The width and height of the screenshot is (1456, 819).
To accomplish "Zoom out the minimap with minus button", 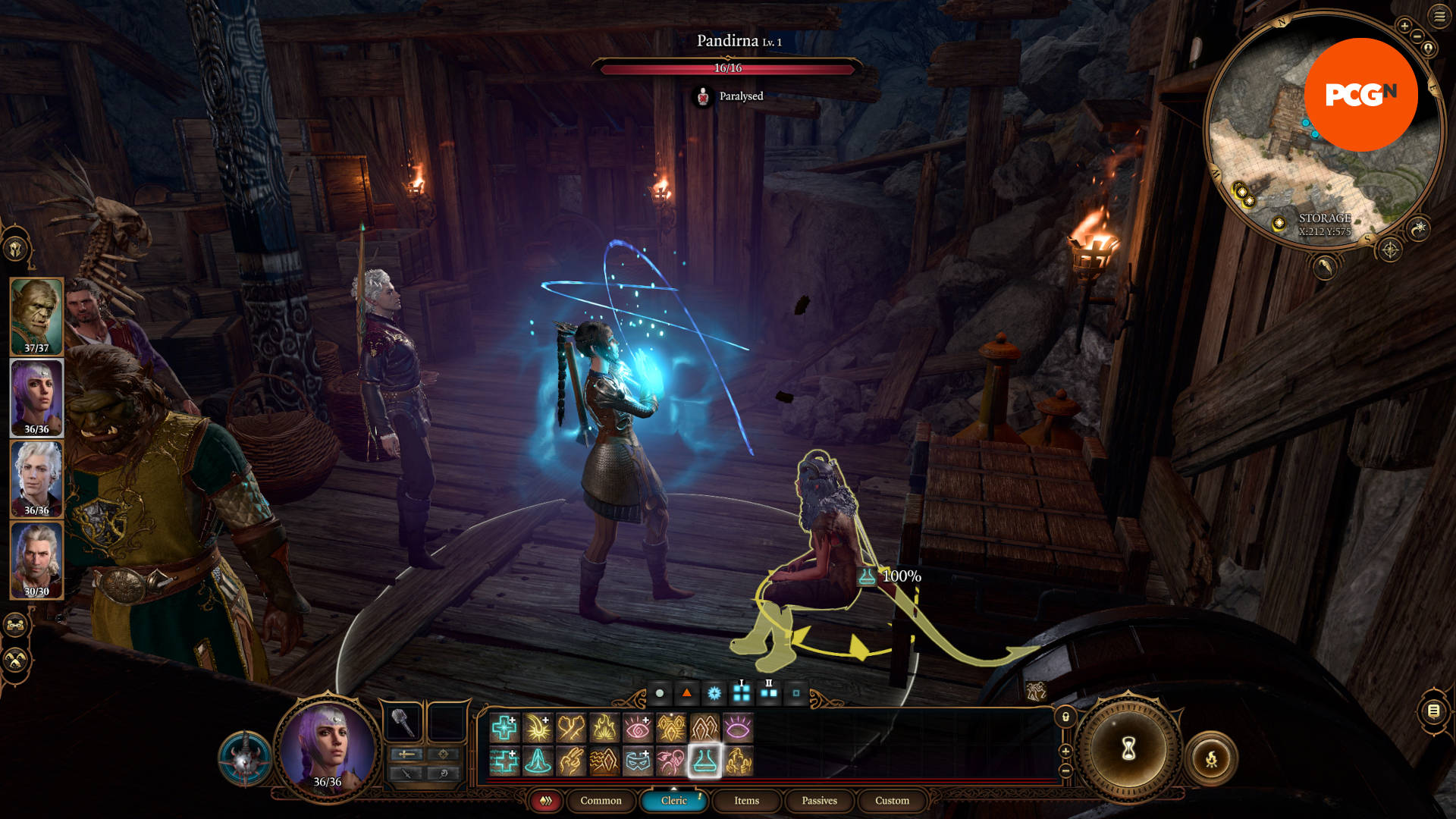I will coord(1417,36).
